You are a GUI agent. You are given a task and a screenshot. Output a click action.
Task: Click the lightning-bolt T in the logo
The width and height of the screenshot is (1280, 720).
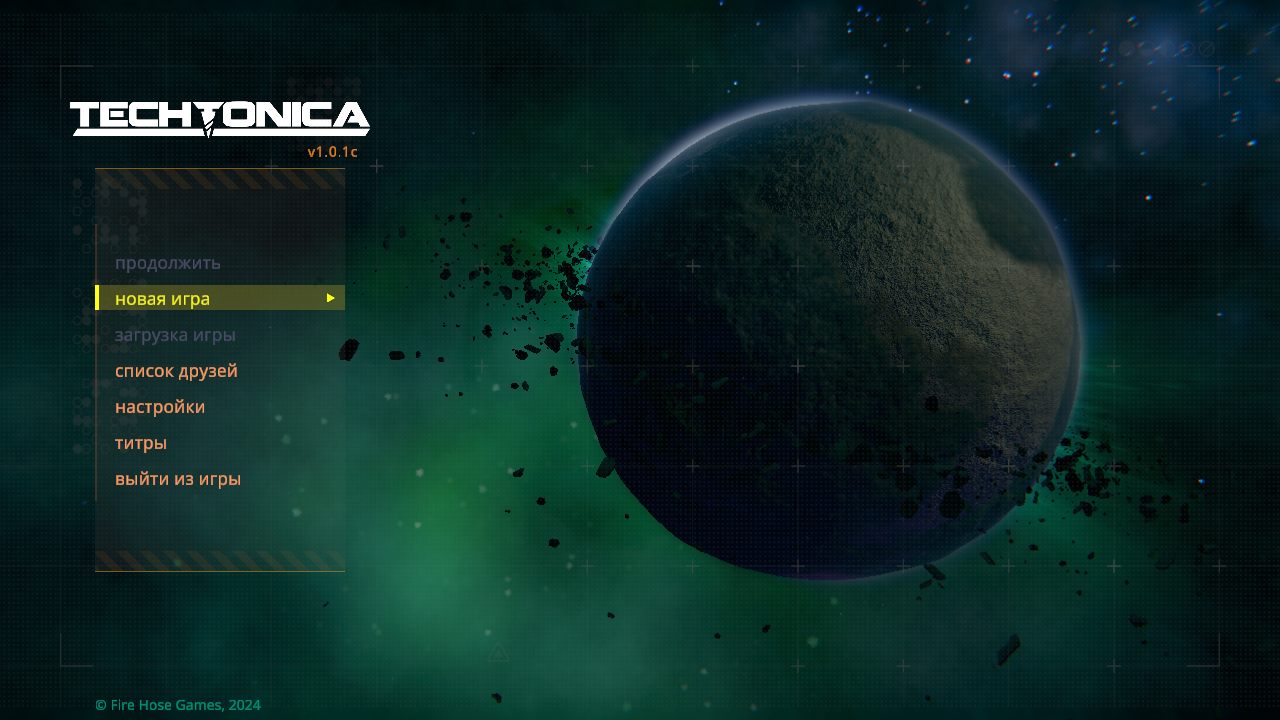pos(207,120)
